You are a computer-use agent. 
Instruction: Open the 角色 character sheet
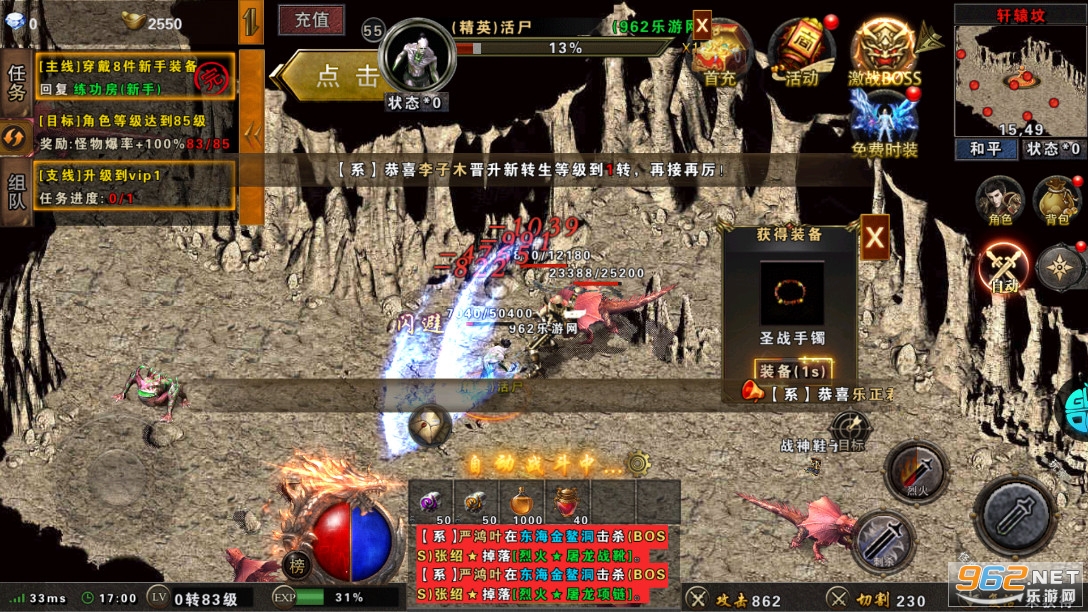click(x=999, y=201)
